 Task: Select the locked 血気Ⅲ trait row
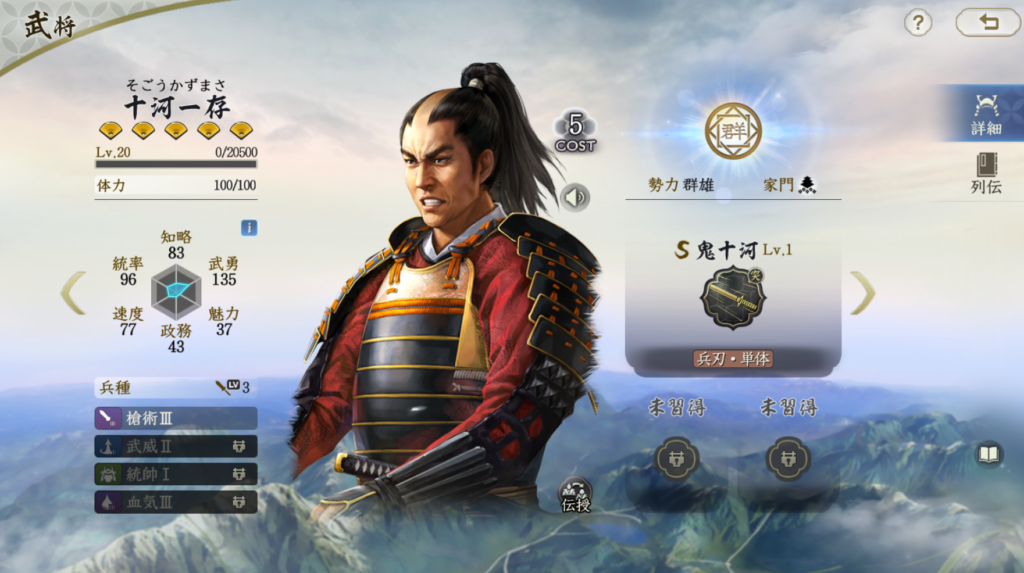point(176,501)
